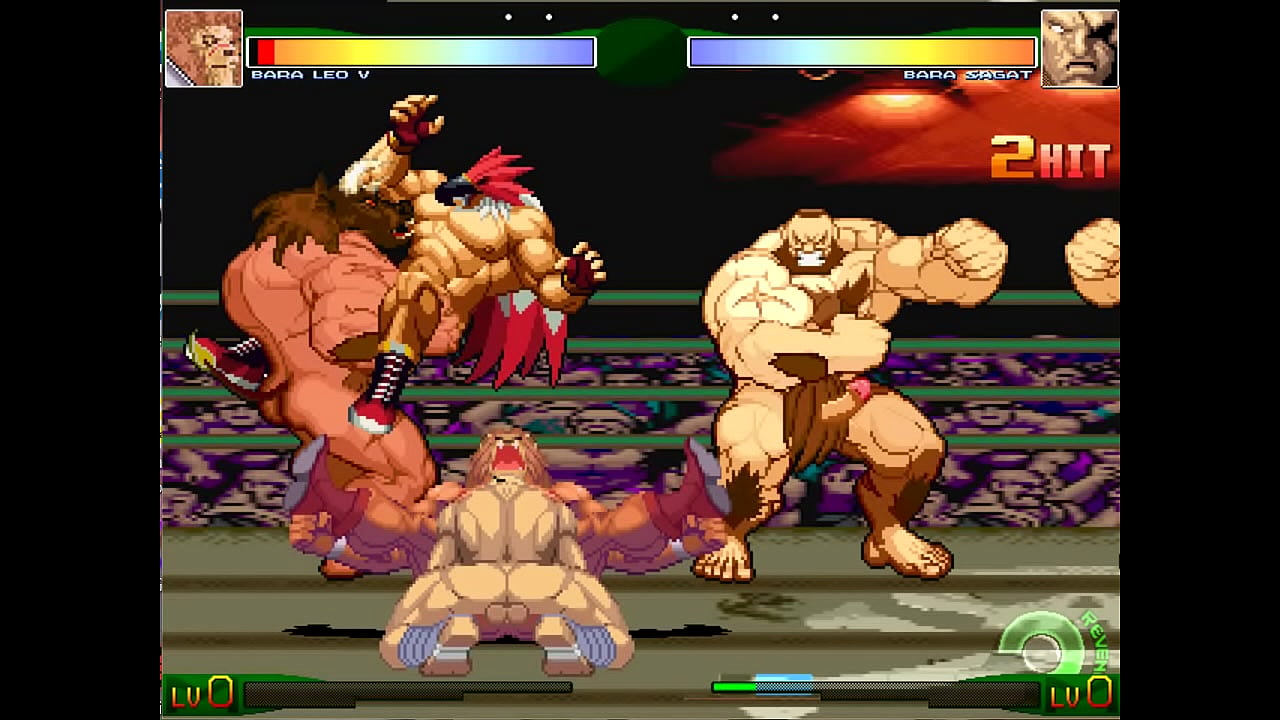1280x720 pixels.
Task: Select the Bara Sagat character portrait
Action: pos(1079,48)
